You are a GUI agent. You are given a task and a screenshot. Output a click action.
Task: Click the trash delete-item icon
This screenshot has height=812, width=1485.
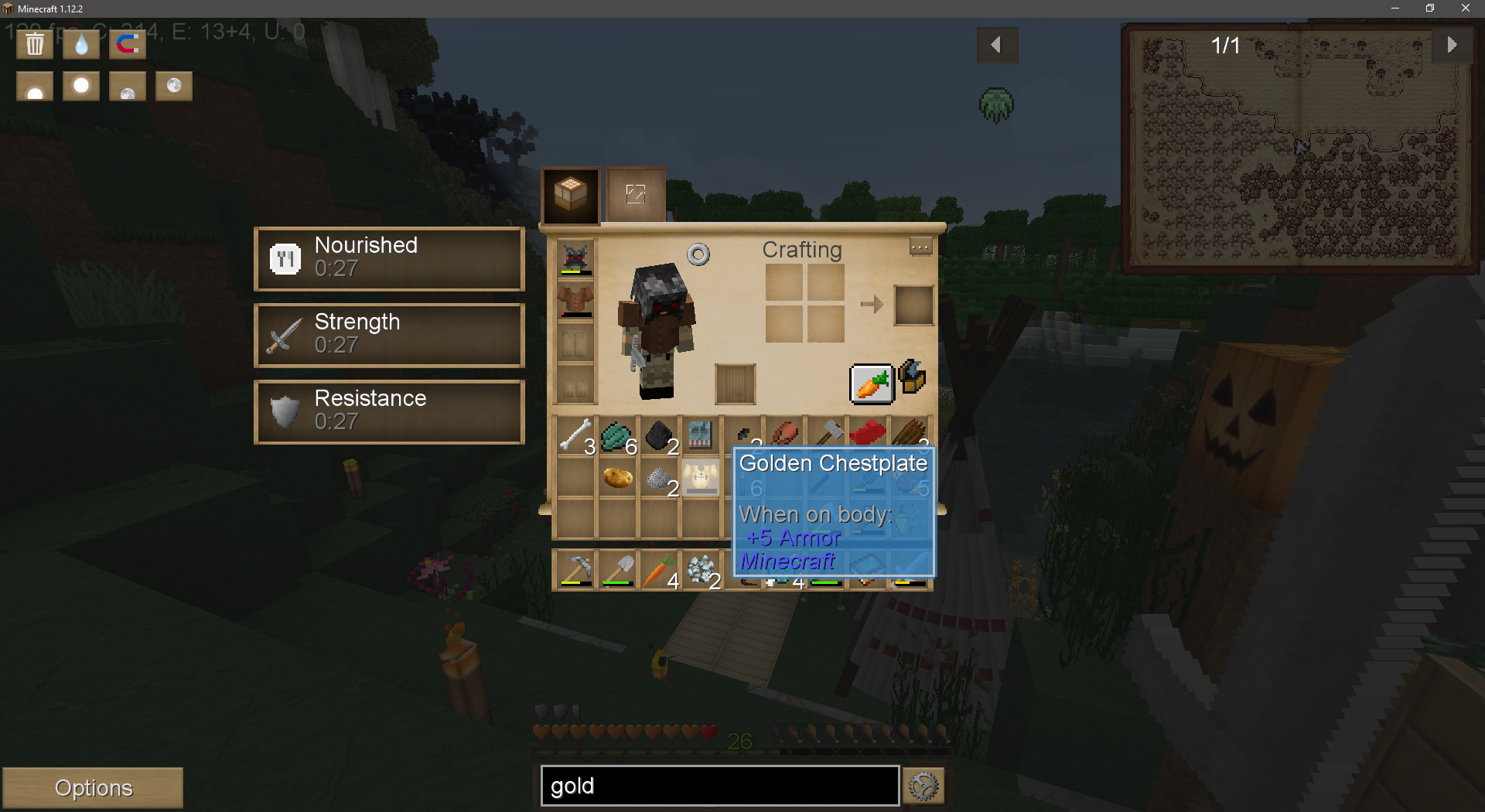34,44
